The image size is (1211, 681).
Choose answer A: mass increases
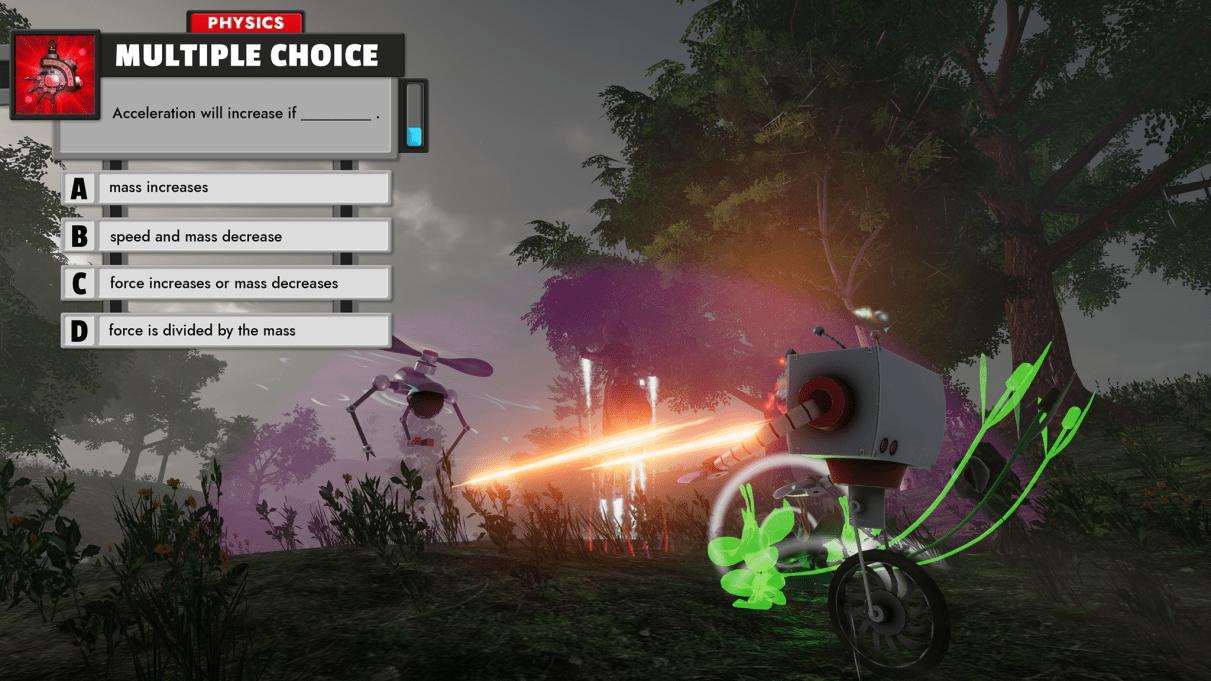pyautogui.click(x=226, y=188)
